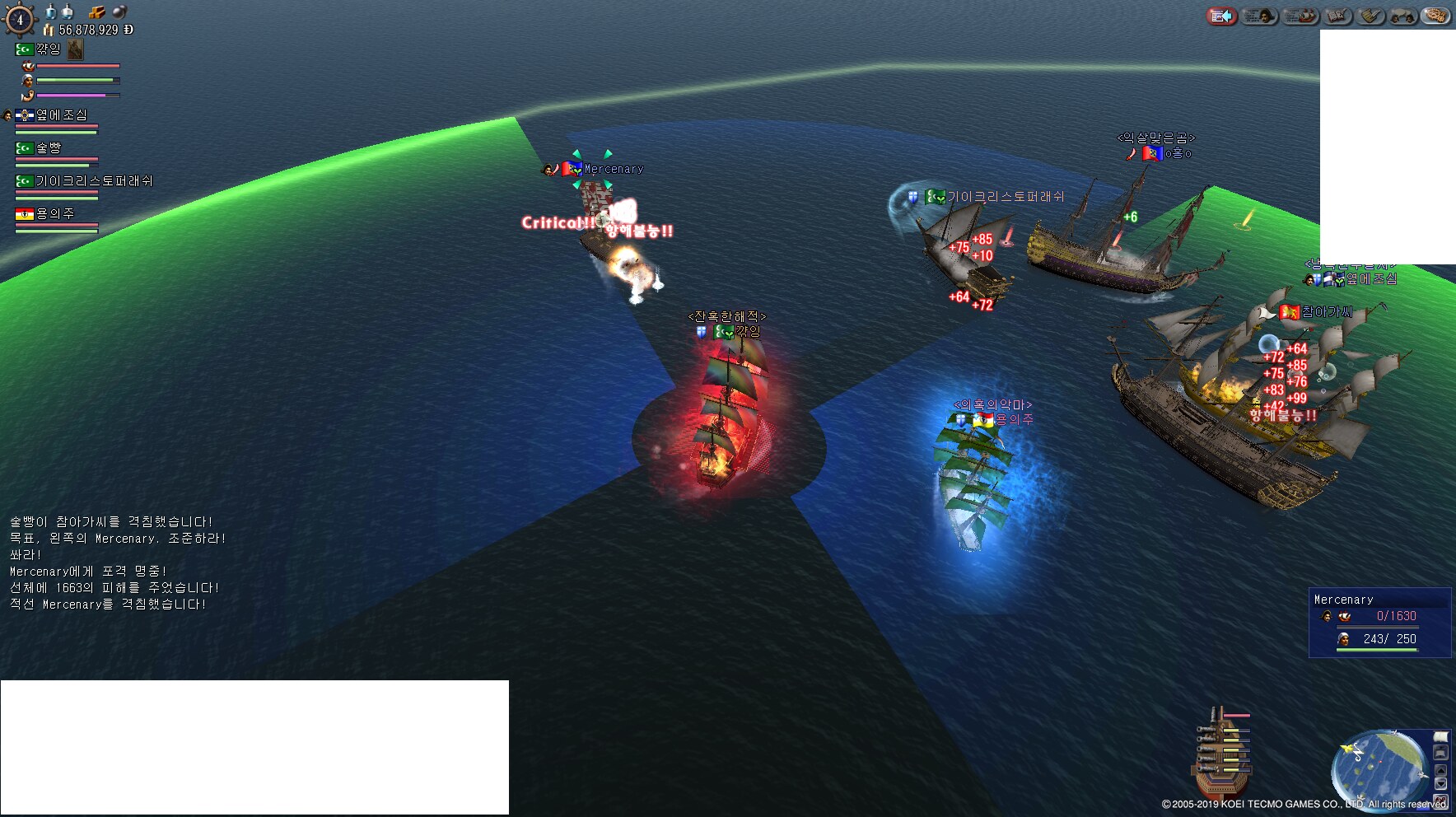Open the gear settings menu
Screen dimensions: 1456x817
1435,16
